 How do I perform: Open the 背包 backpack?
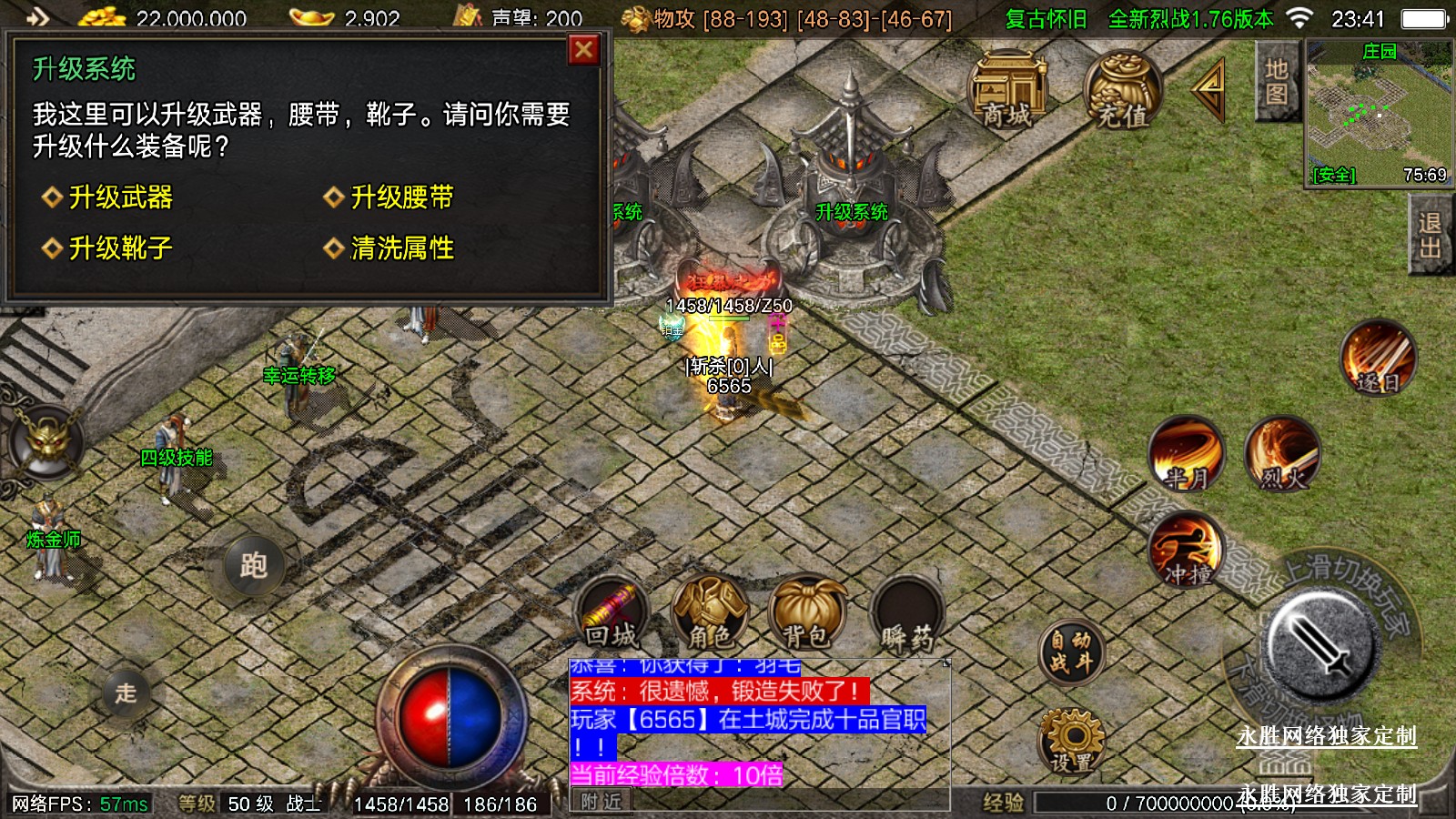806,613
